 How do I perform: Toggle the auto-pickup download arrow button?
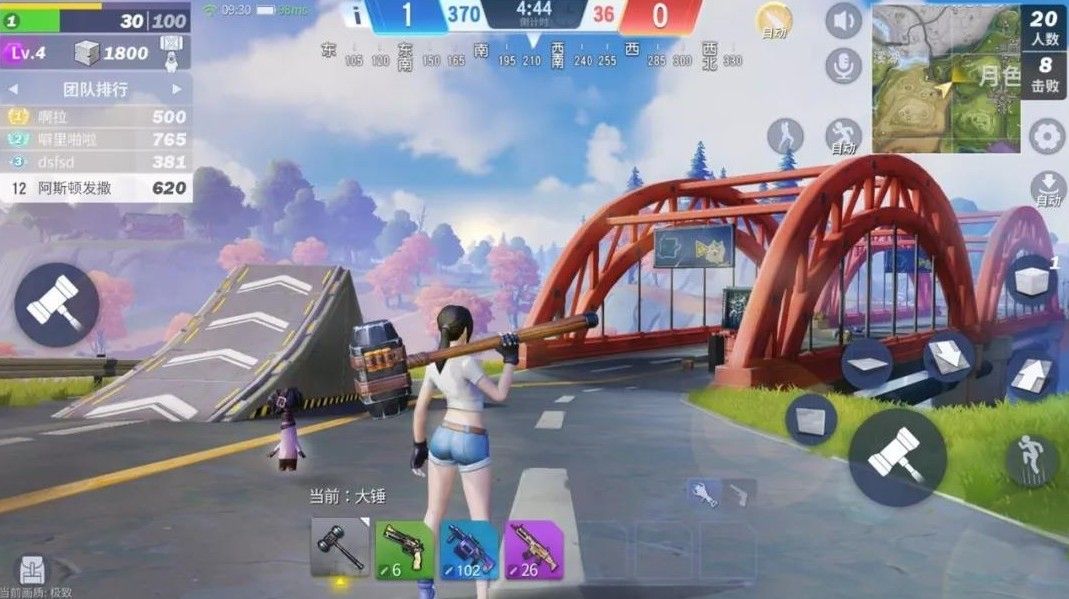(x=1047, y=187)
